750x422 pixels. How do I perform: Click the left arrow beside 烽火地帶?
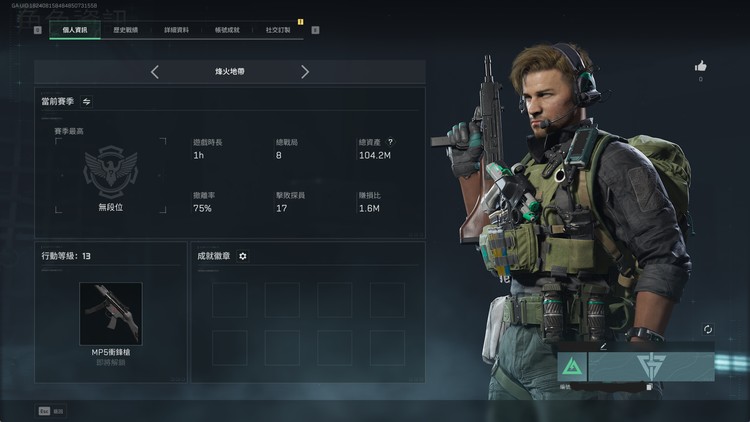coord(155,72)
